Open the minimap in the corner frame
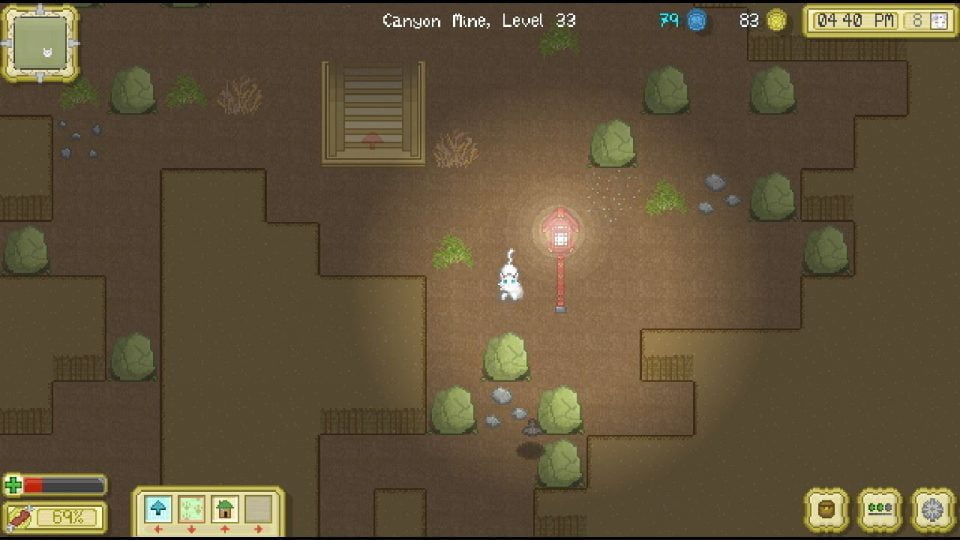 (x=41, y=42)
